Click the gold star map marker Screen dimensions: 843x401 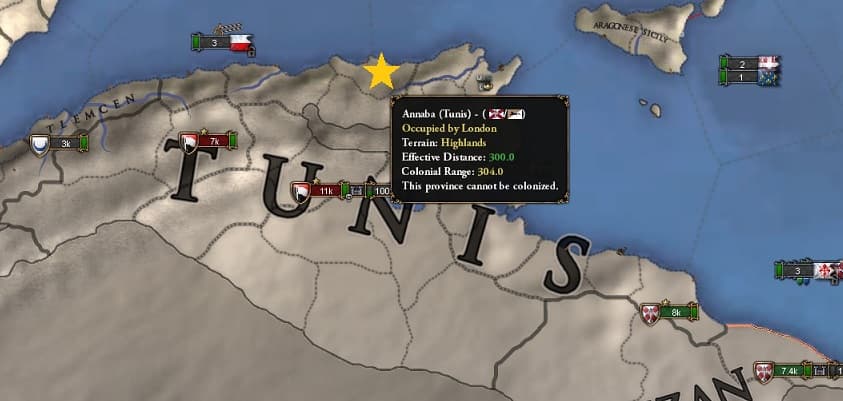(381, 72)
